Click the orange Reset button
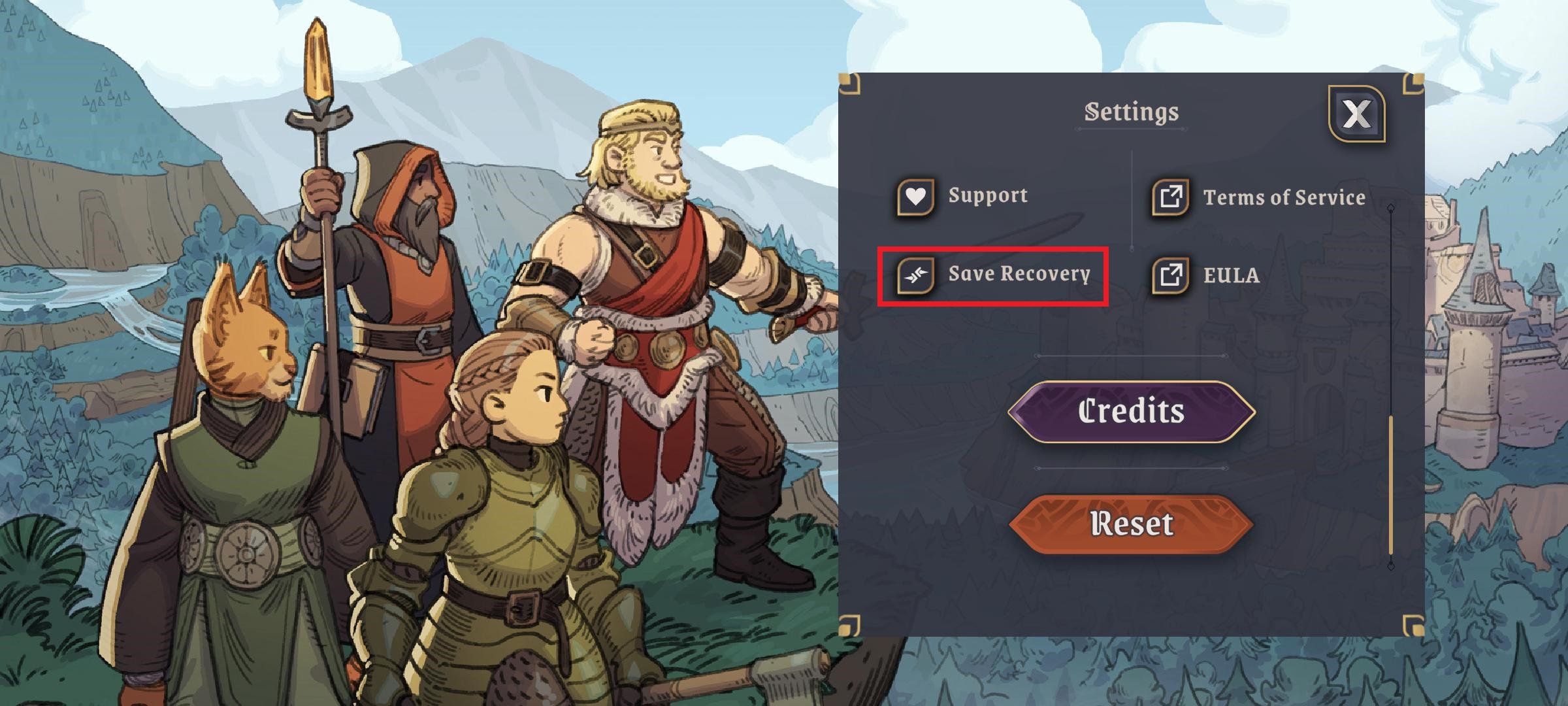Viewport: 1568px width, 706px height. point(1131,524)
